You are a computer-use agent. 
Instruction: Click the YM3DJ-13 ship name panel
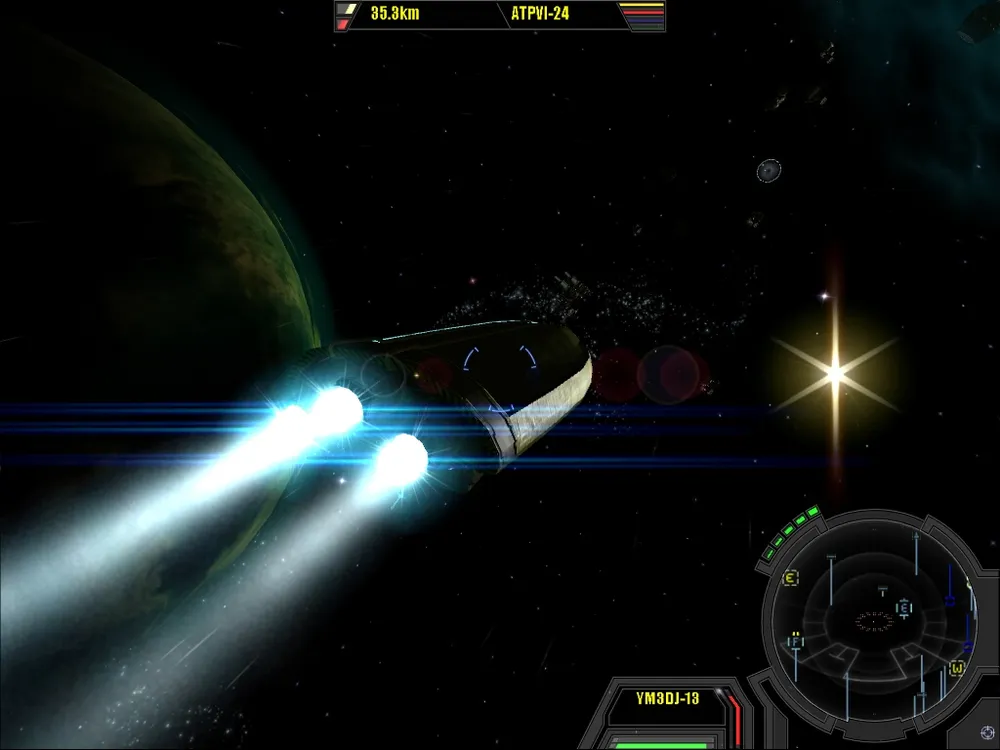[667, 698]
